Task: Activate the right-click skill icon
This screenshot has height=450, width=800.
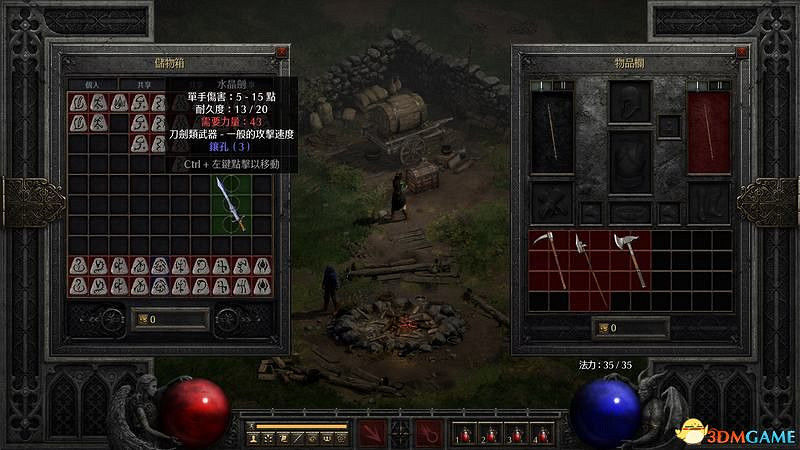Action: 427,434
